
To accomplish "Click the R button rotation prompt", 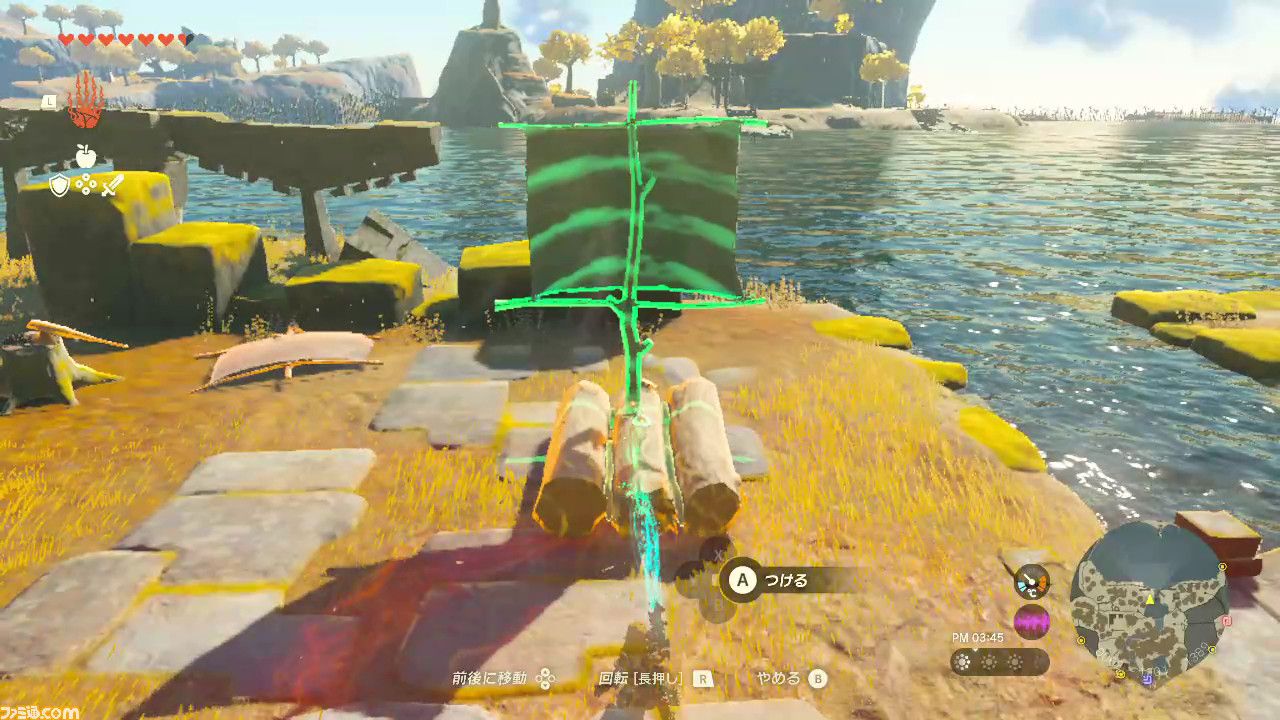I will pos(703,679).
